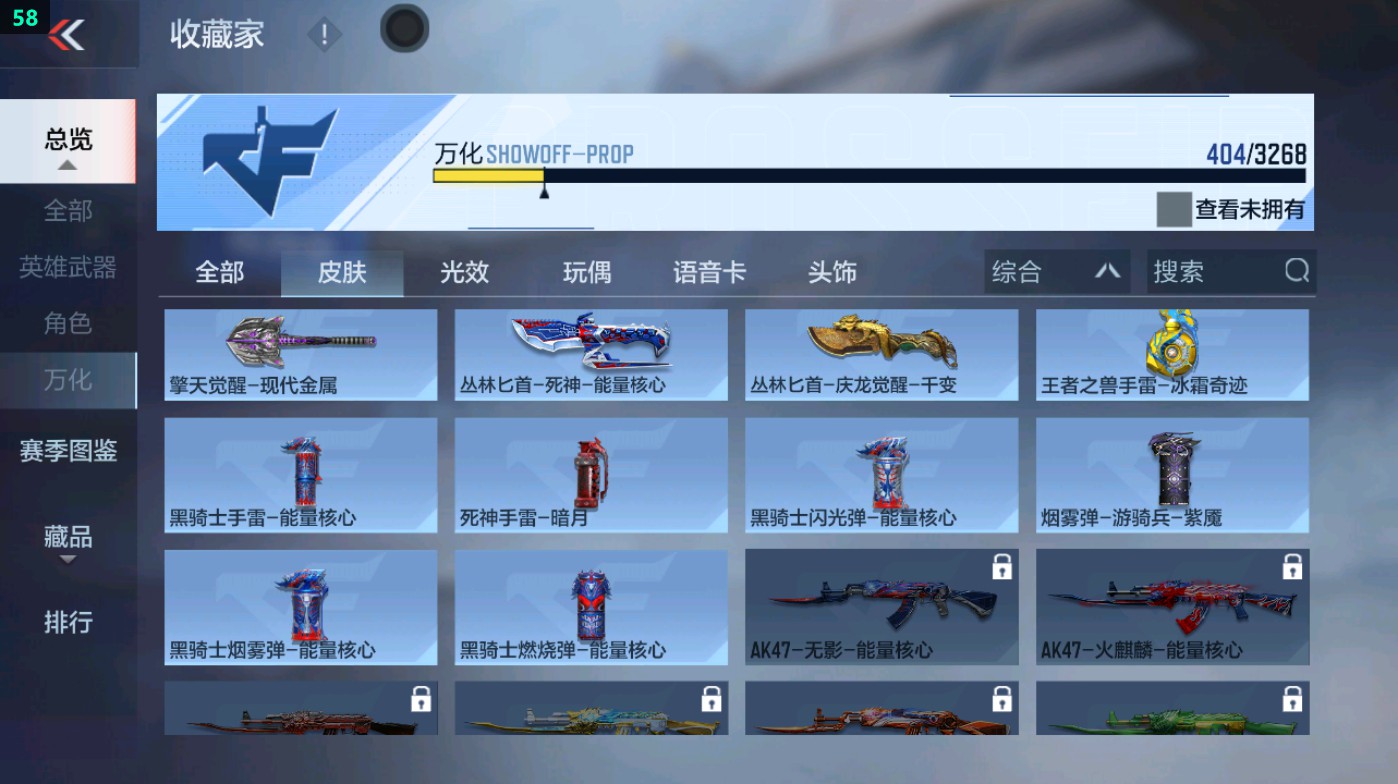Tap the dark circular emblem next to the title
1398x784 pixels.
(x=404, y=29)
